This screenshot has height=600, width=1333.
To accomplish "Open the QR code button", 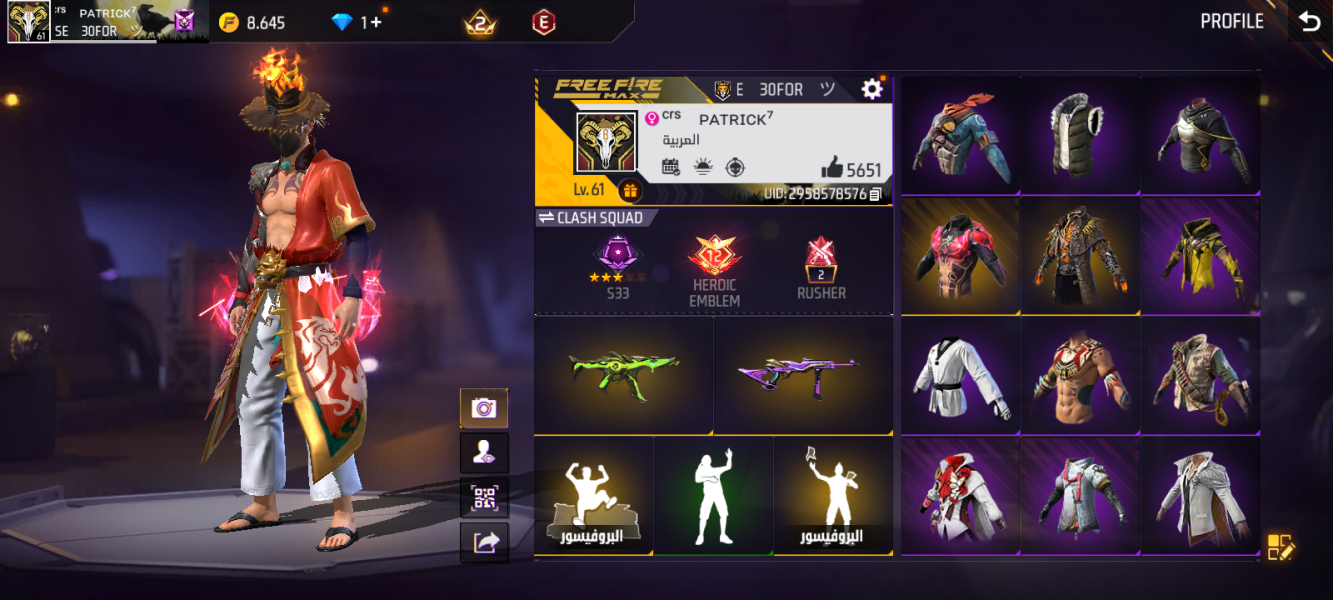I will click(484, 497).
